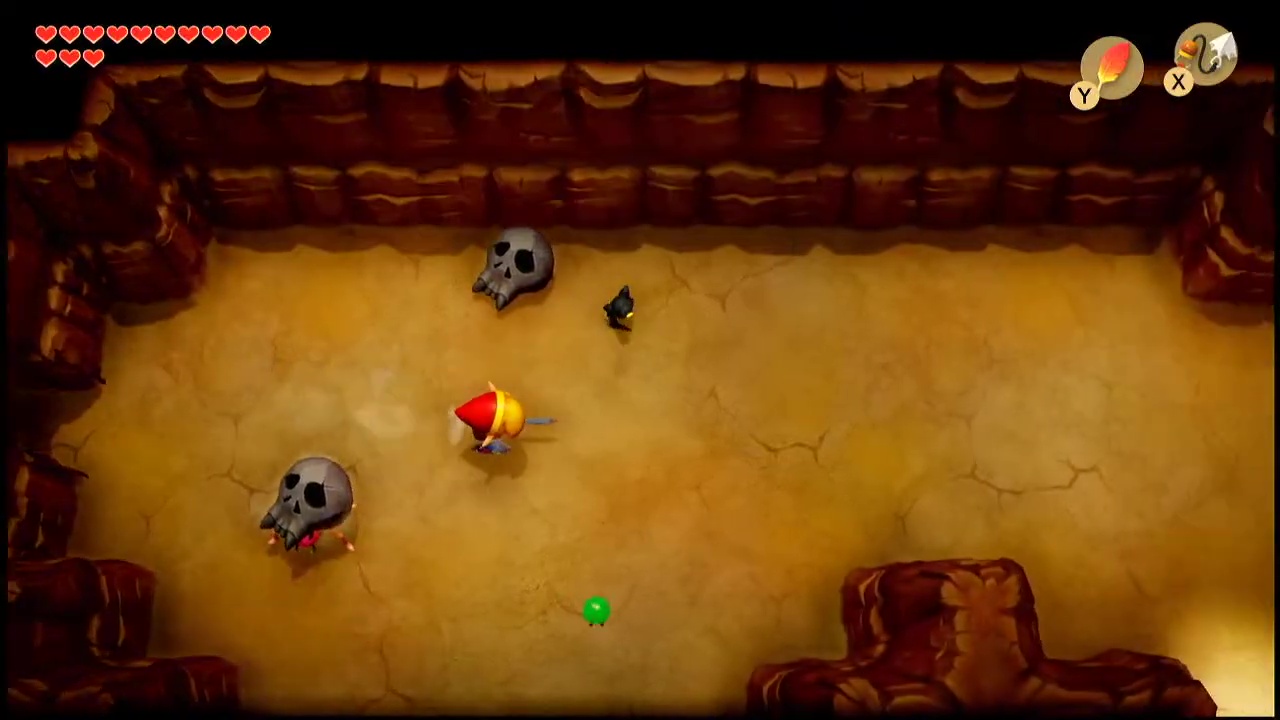Click the sword extending from Link
1280x720 pixels.
[540, 422]
